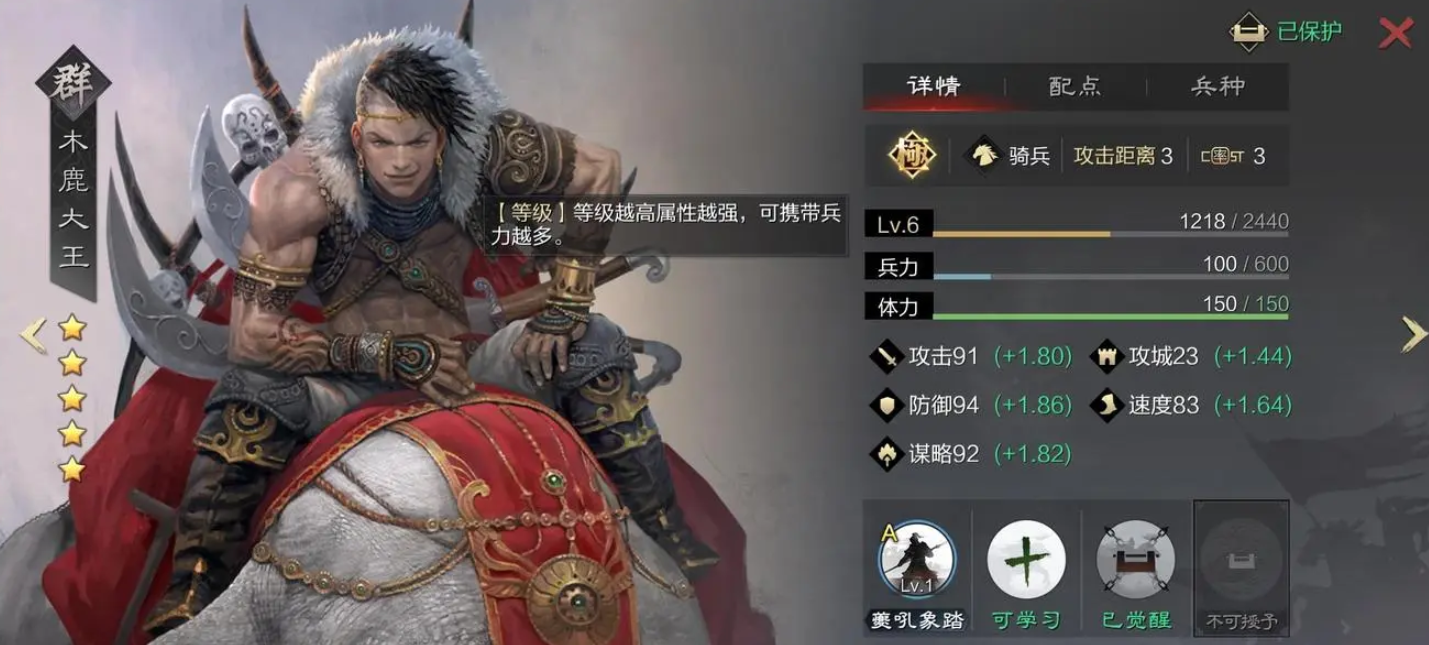This screenshot has height=645, width=1429.
Task: Tap the 群 faction badge
Action: coord(73,83)
